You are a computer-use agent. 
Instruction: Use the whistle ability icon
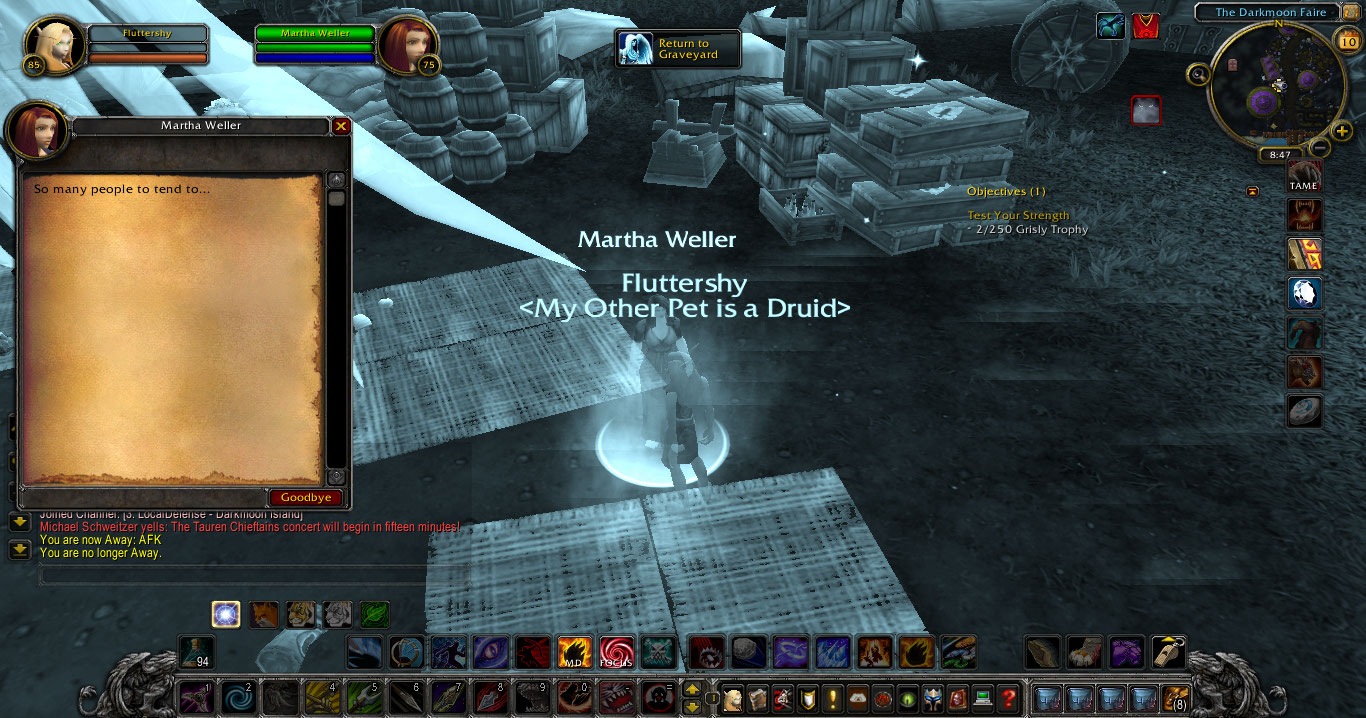tap(1169, 652)
